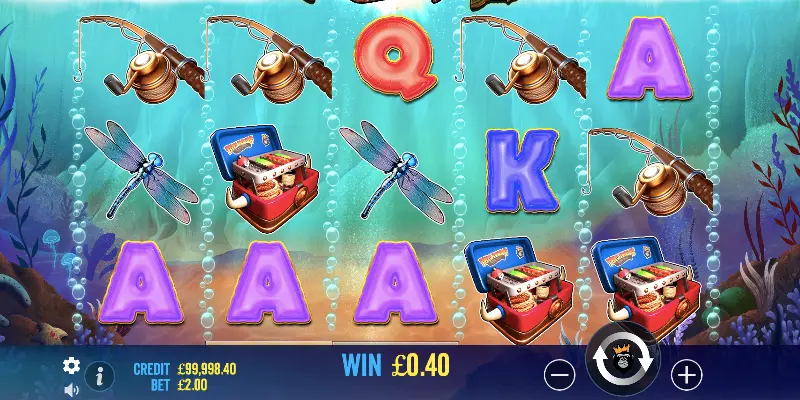Open the game info paytable
This screenshot has height=400, width=800.
click(x=98, y=376)
